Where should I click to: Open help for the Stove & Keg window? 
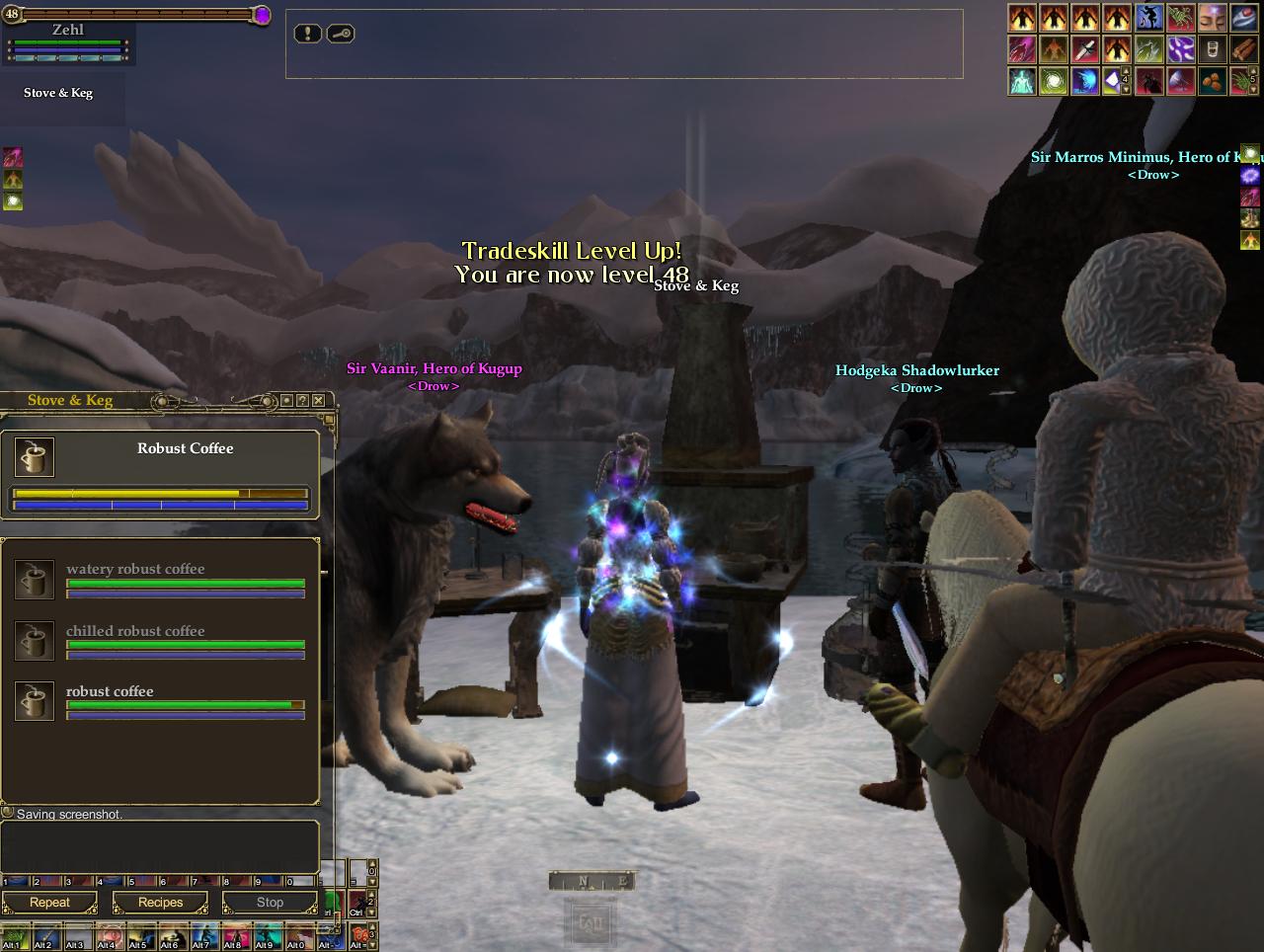point(302,400)
